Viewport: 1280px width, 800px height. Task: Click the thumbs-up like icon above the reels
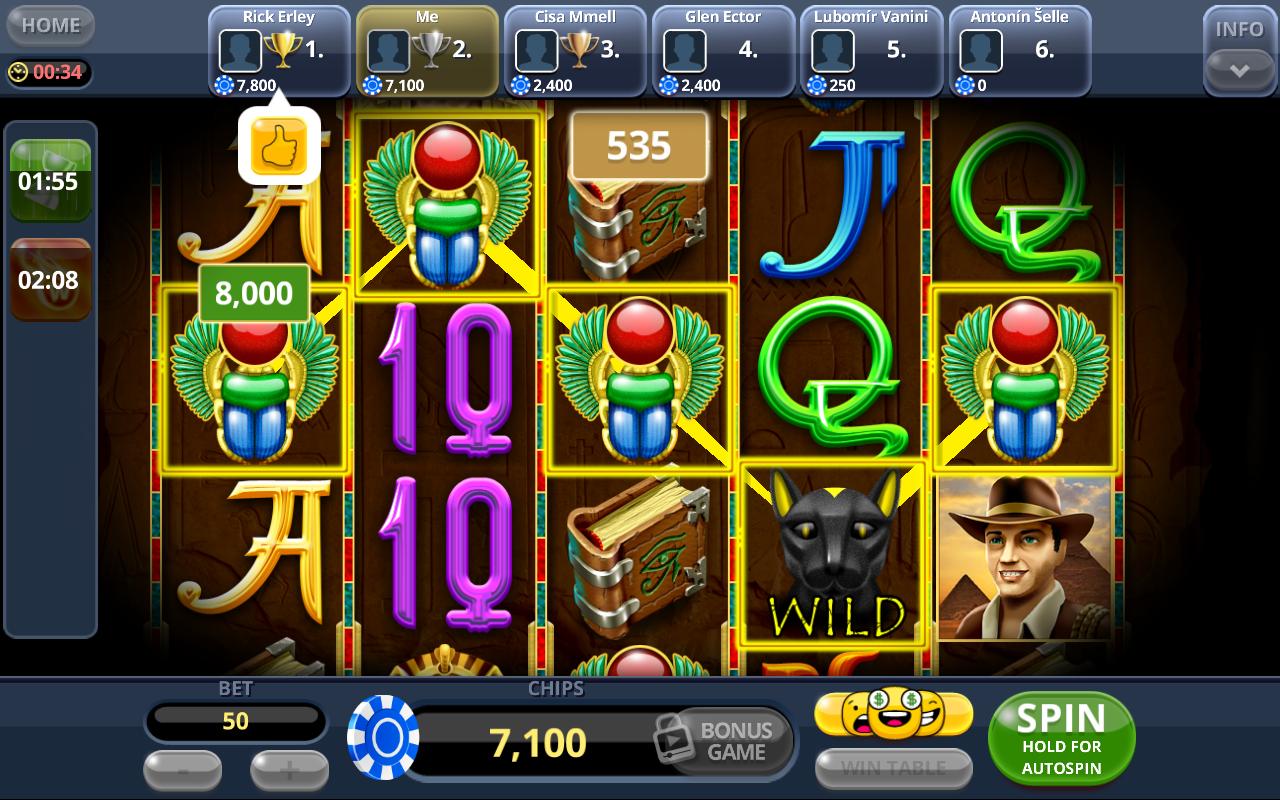(278, 144)
